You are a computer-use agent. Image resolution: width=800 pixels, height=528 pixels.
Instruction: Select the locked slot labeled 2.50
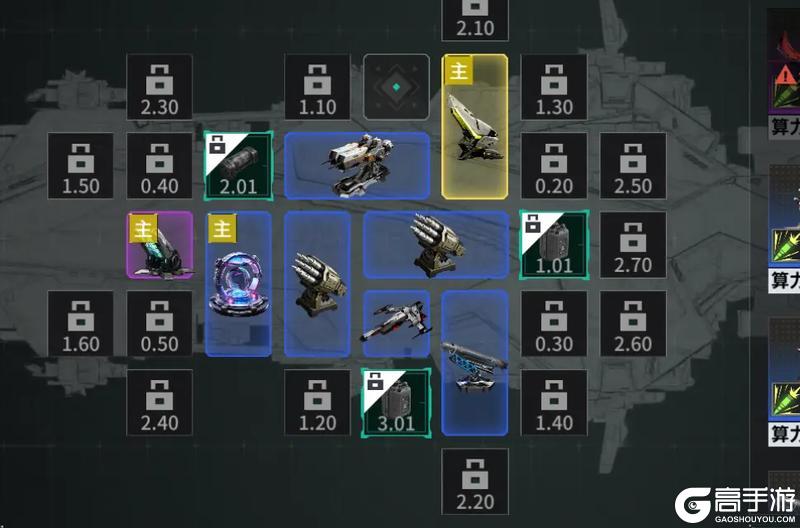pyautogui.click(x=633, y=166)
